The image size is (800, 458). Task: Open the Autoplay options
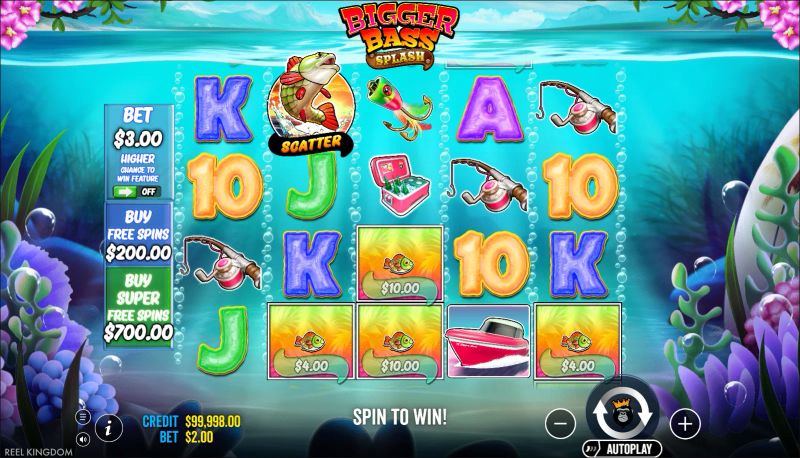618,449
